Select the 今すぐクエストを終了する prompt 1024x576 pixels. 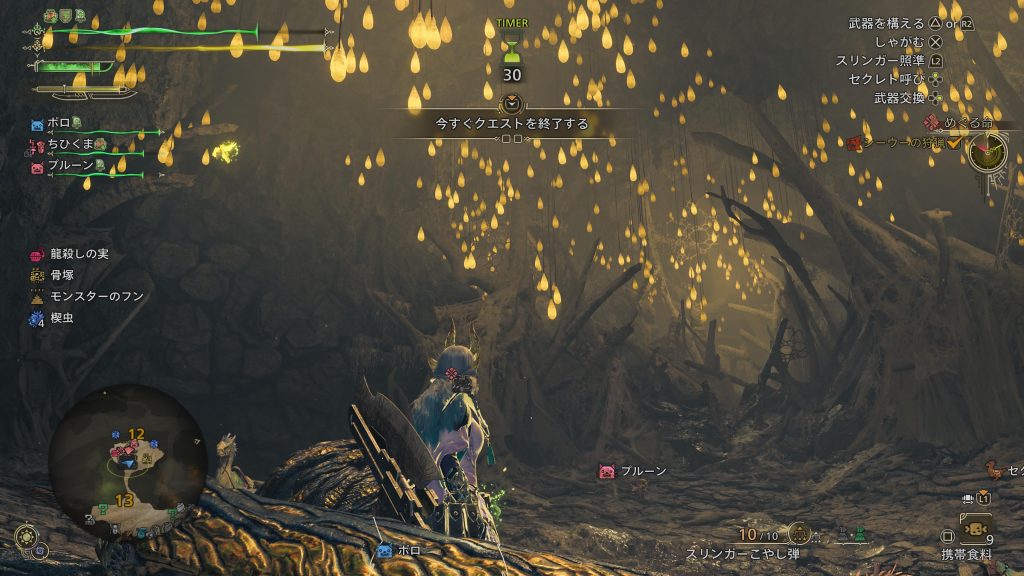(511, 124)
